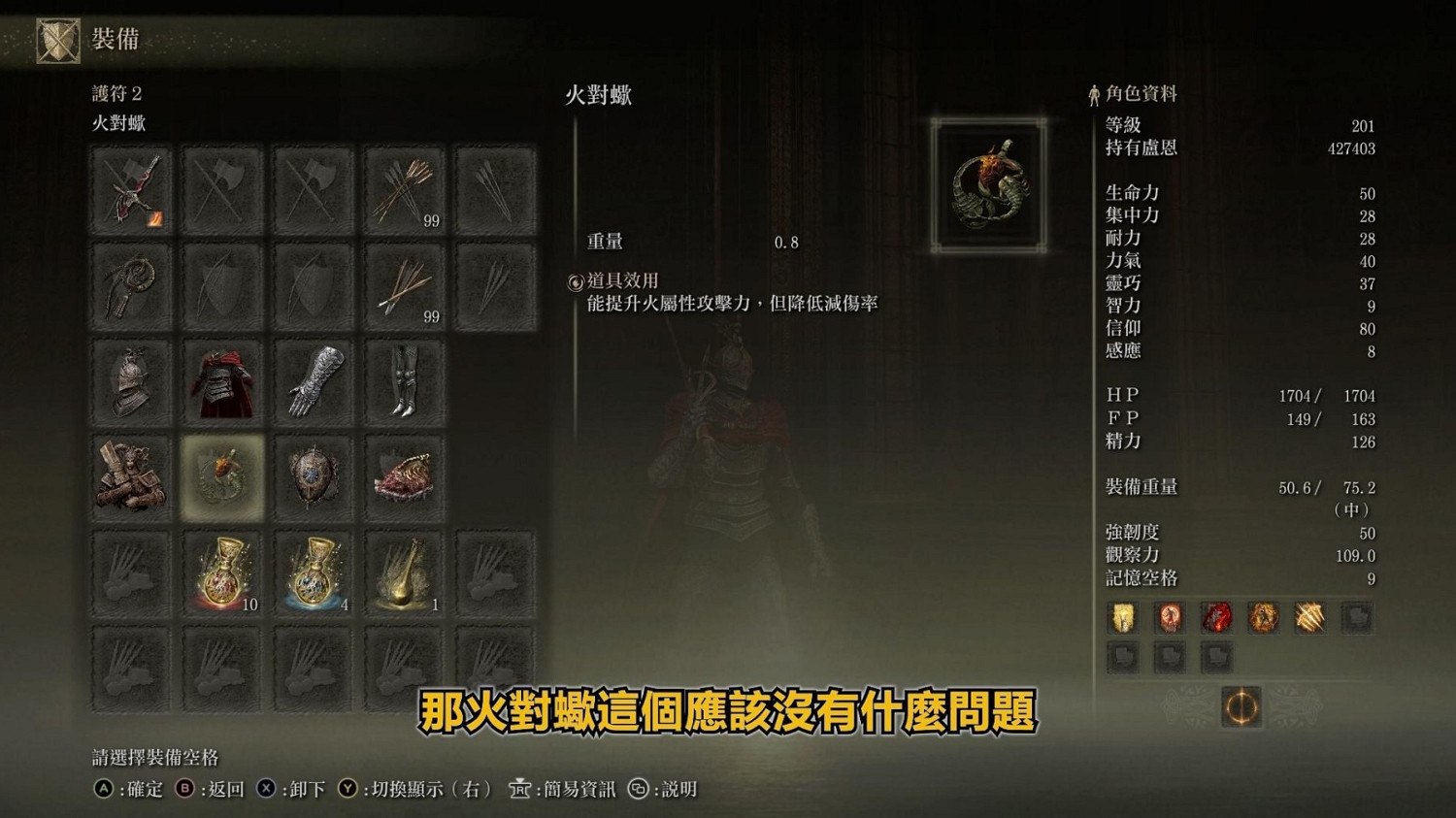Open 説明 for help information
This screenshot has height=818, width=1456.
point(679,789)
